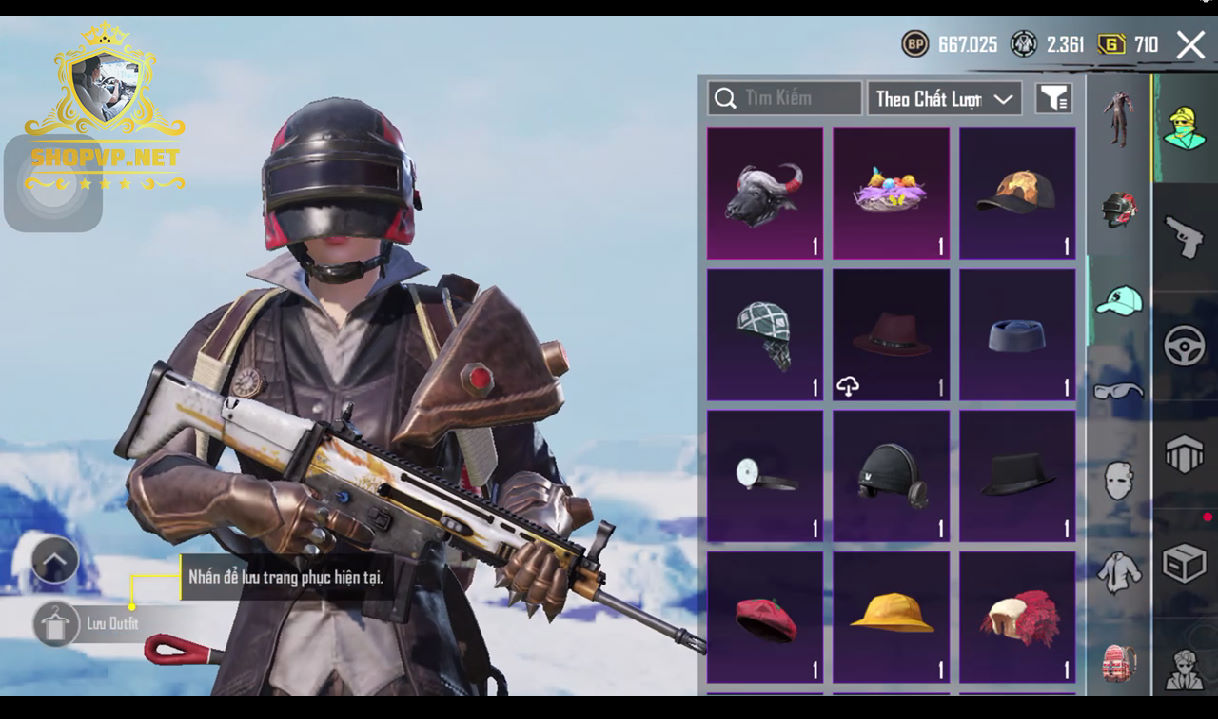Pick the black beanie with headphones
Viewport: 1218px width, 719px height.
point(891,476)
